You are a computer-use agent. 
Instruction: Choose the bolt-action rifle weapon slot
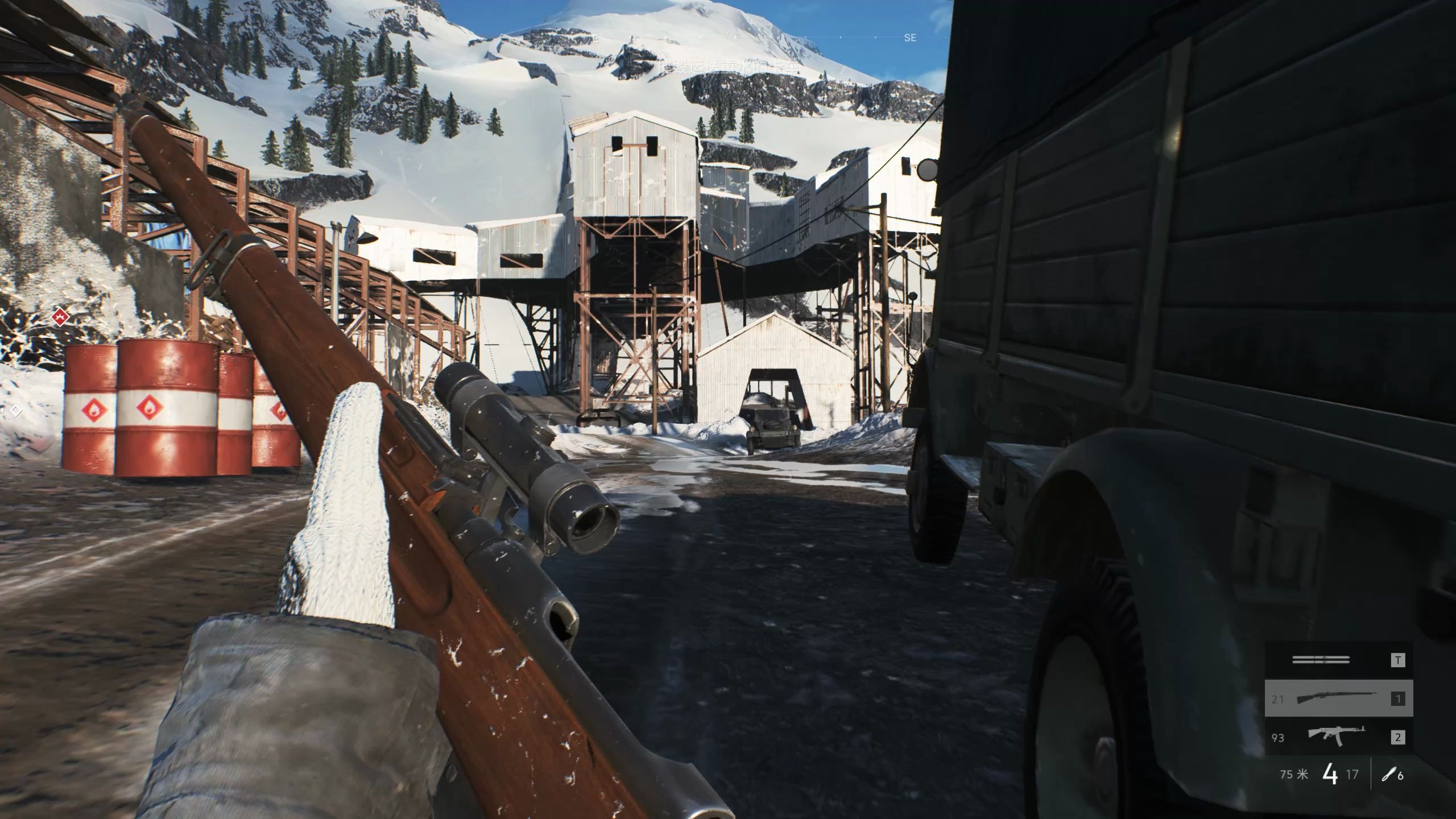point(1338,698)
